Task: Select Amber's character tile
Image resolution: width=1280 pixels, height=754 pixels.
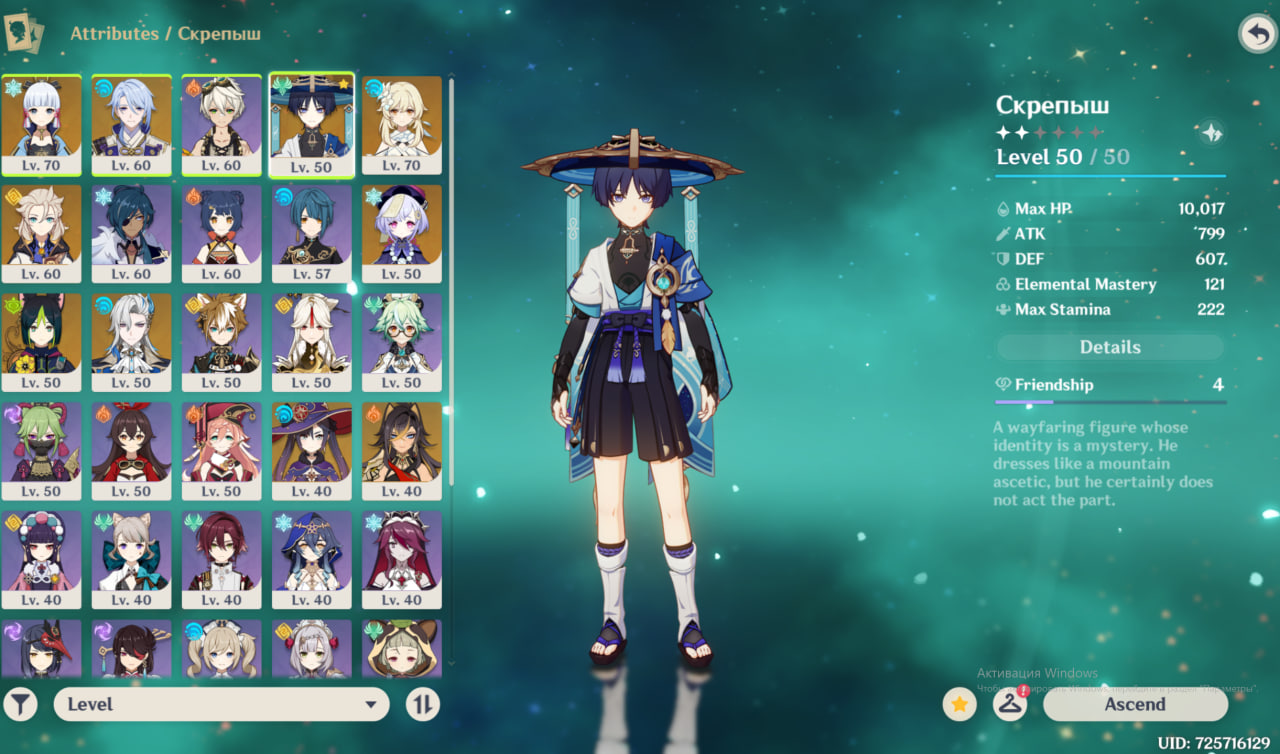Action: [x=131, y=450]
